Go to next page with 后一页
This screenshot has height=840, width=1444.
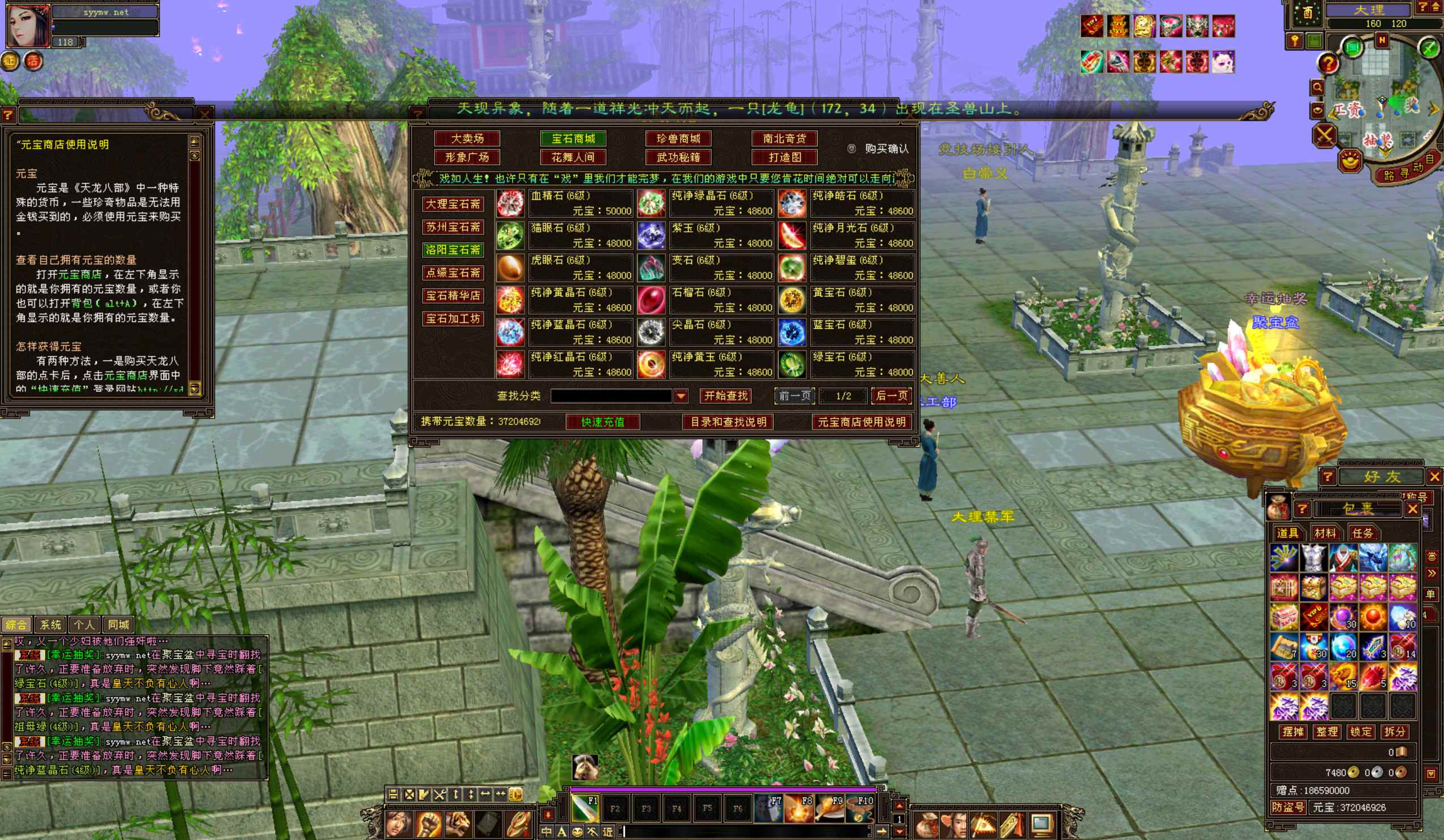[x=892, y=396]
